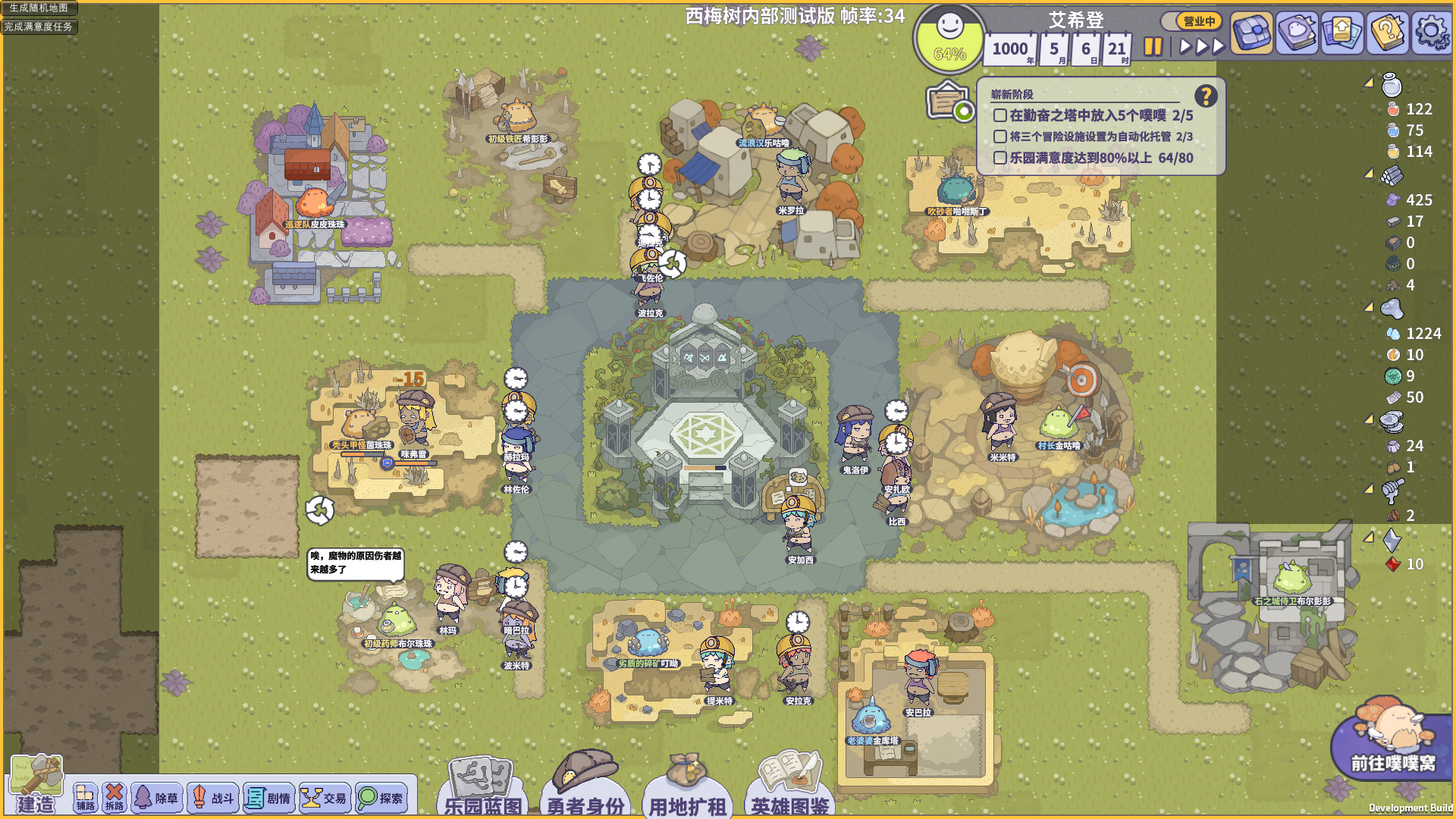
Task: Select the 探索 explore tool
Action: click(381, 797)
